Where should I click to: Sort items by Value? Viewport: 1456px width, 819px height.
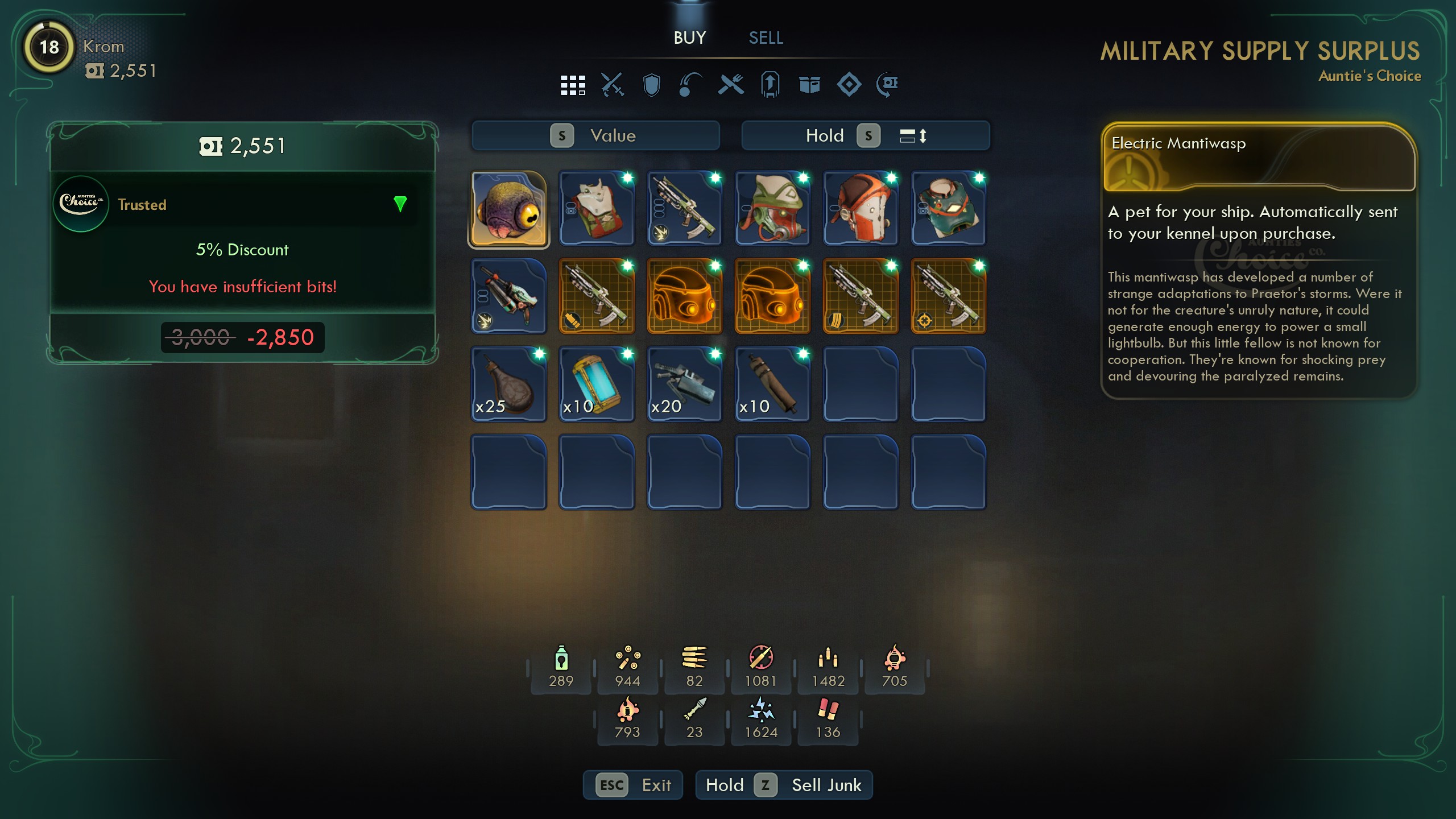pos(595,136)
